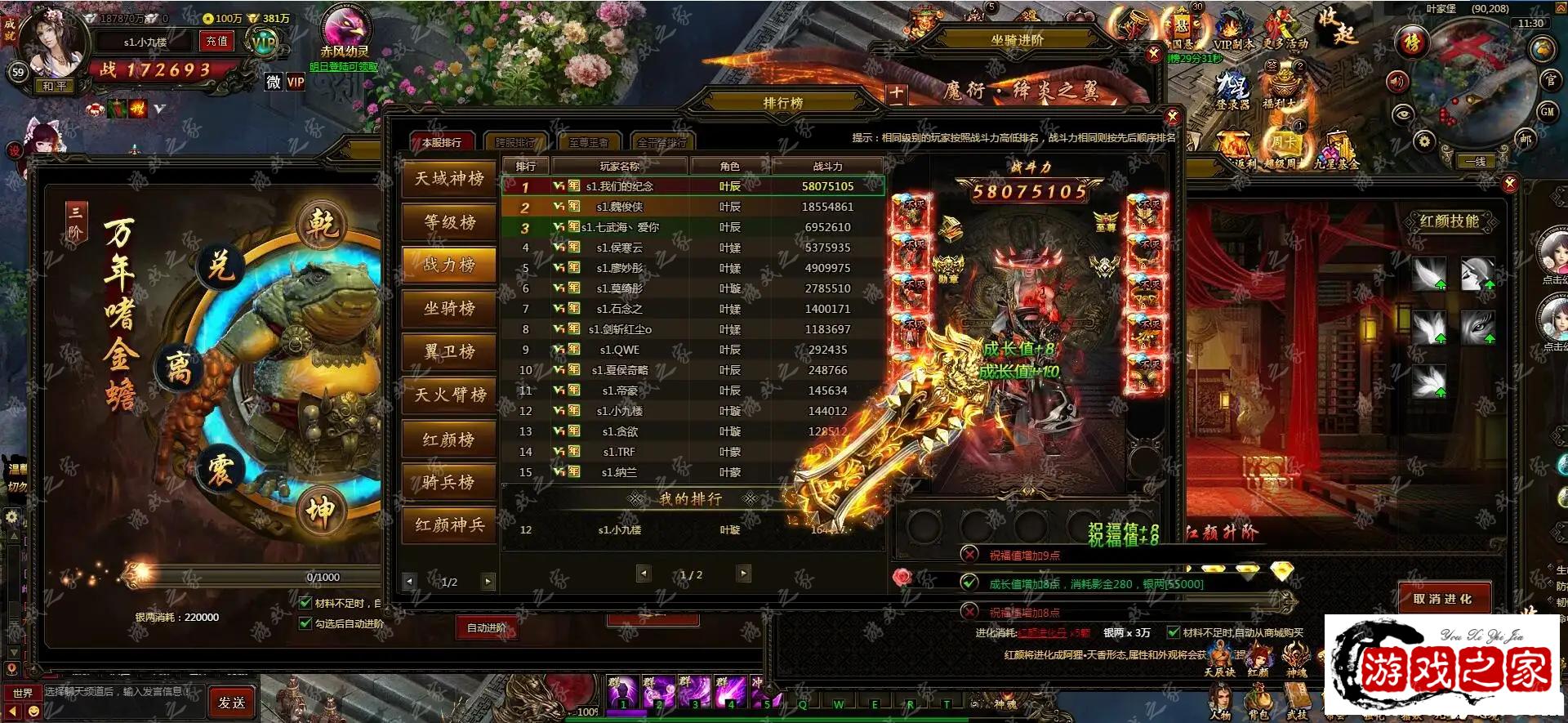Switch to the 本服排行 tab
1568x723 pixels.
click(x=442, y=142)
